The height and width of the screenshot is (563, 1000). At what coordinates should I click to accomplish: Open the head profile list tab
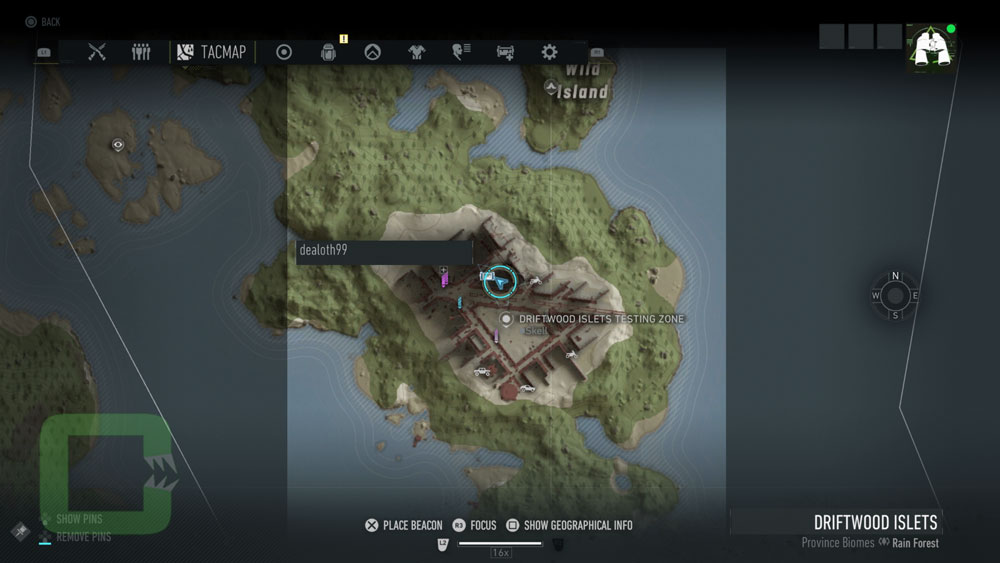pos(461,52)
